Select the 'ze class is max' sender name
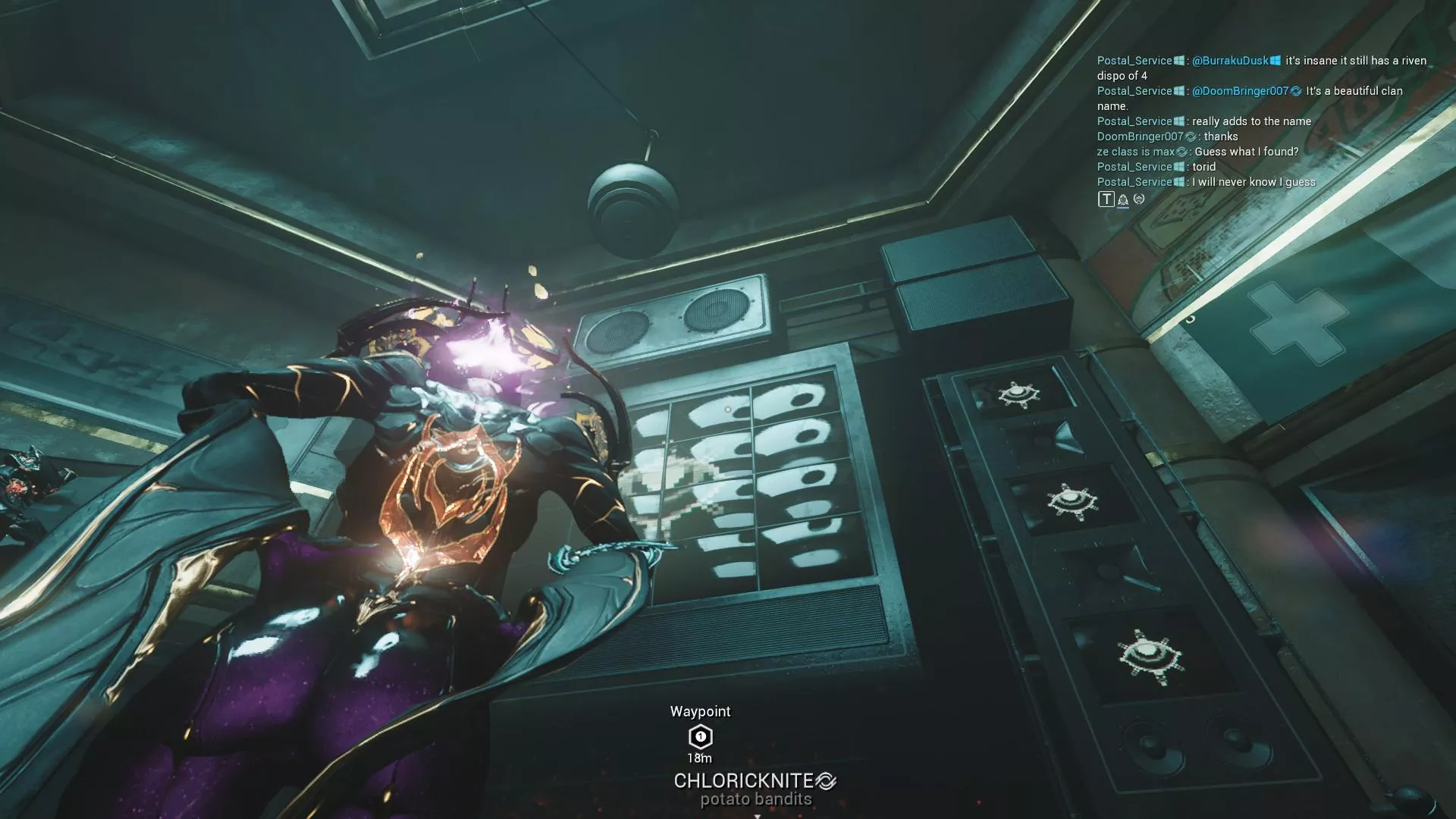The image size is (1456, 819). (1135, 152)
